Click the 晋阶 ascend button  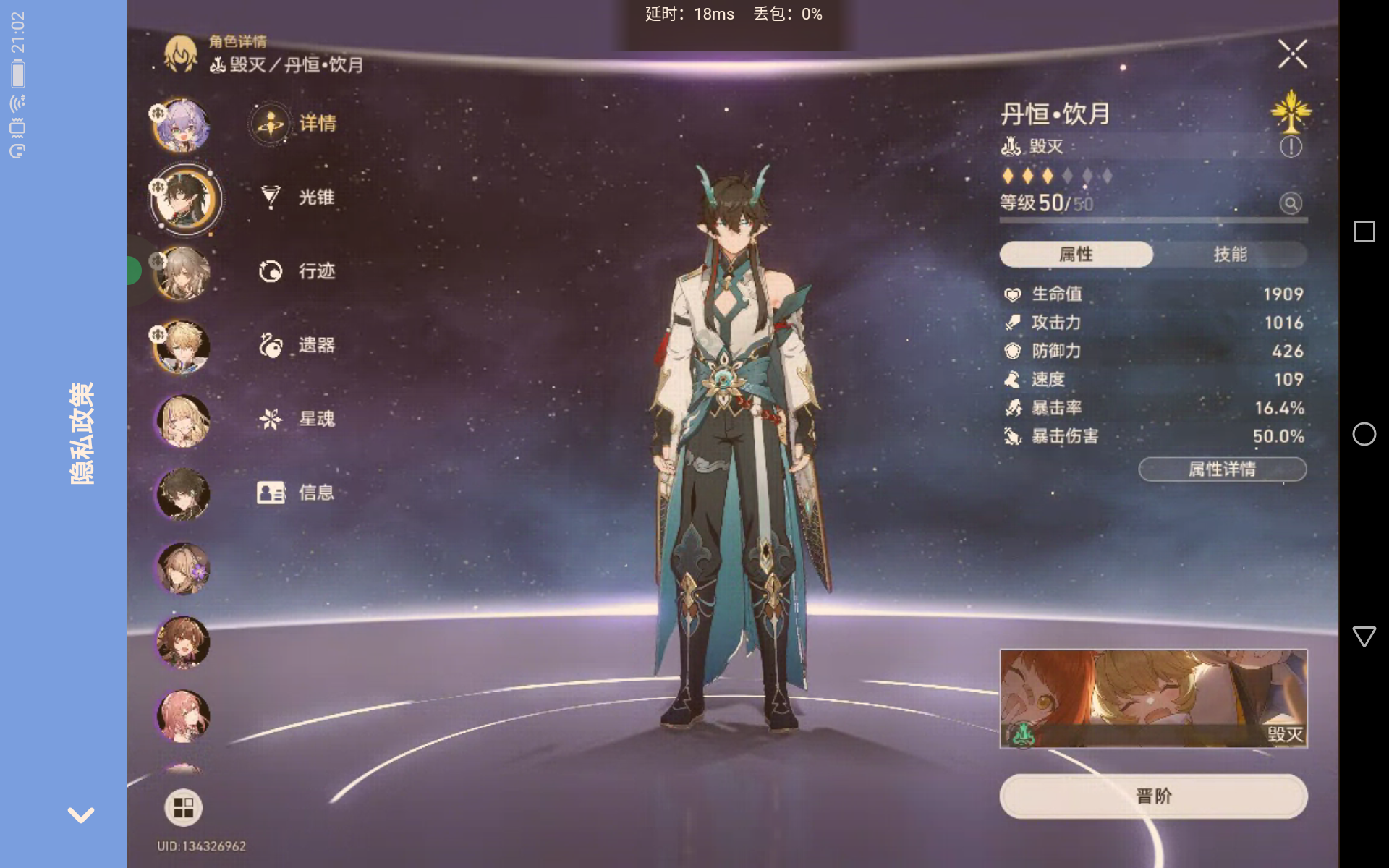[x=1153, y=796]
